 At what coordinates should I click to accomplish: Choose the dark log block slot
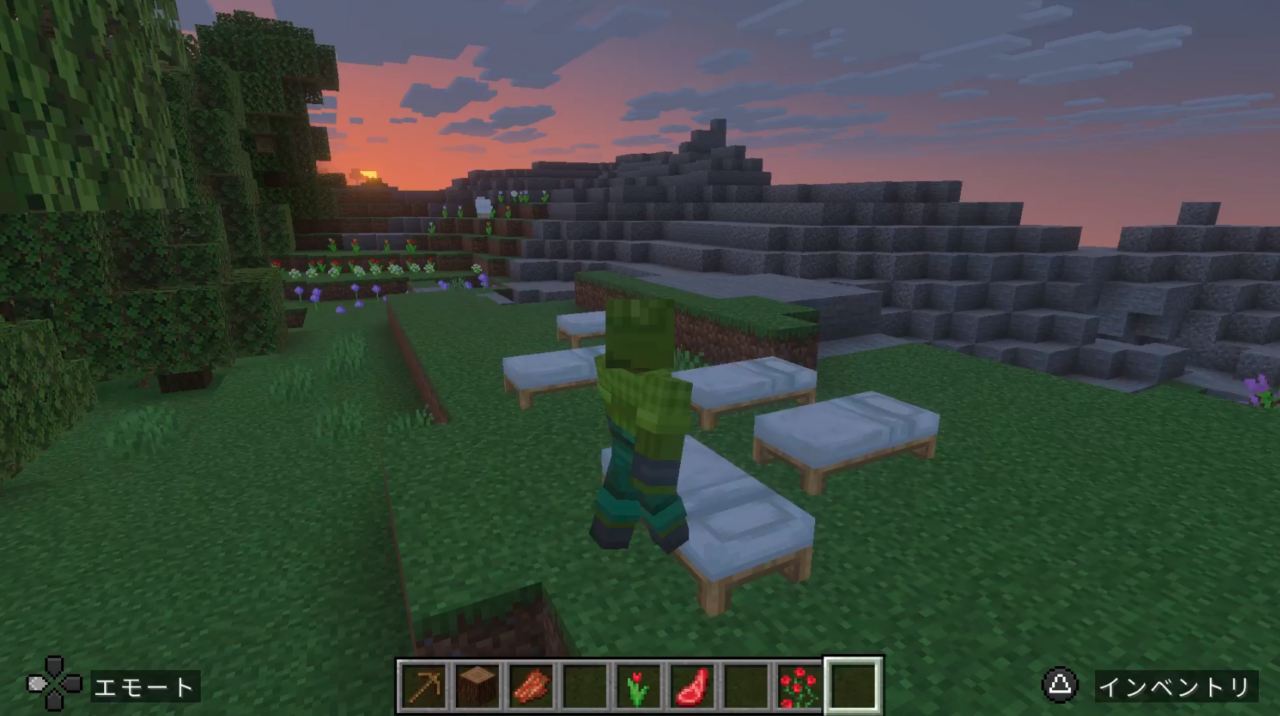point(478,687)
